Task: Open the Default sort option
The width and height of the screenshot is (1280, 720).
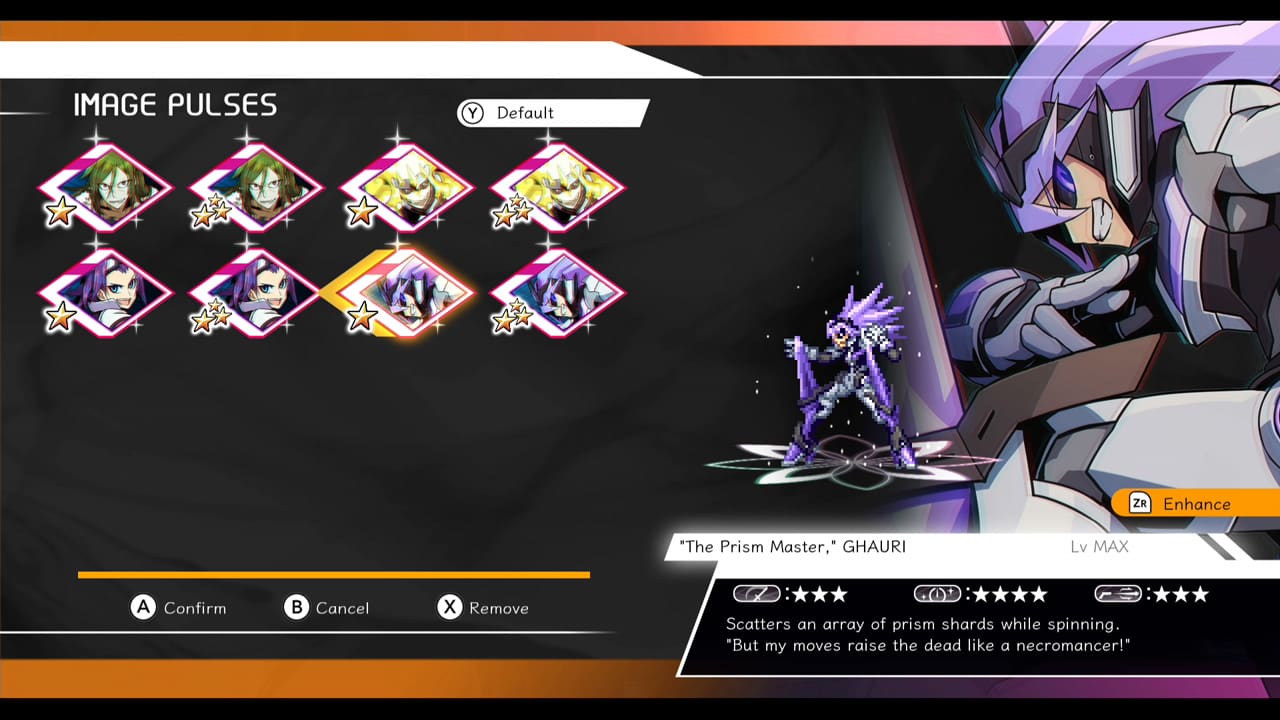Action: pos(525,113)
